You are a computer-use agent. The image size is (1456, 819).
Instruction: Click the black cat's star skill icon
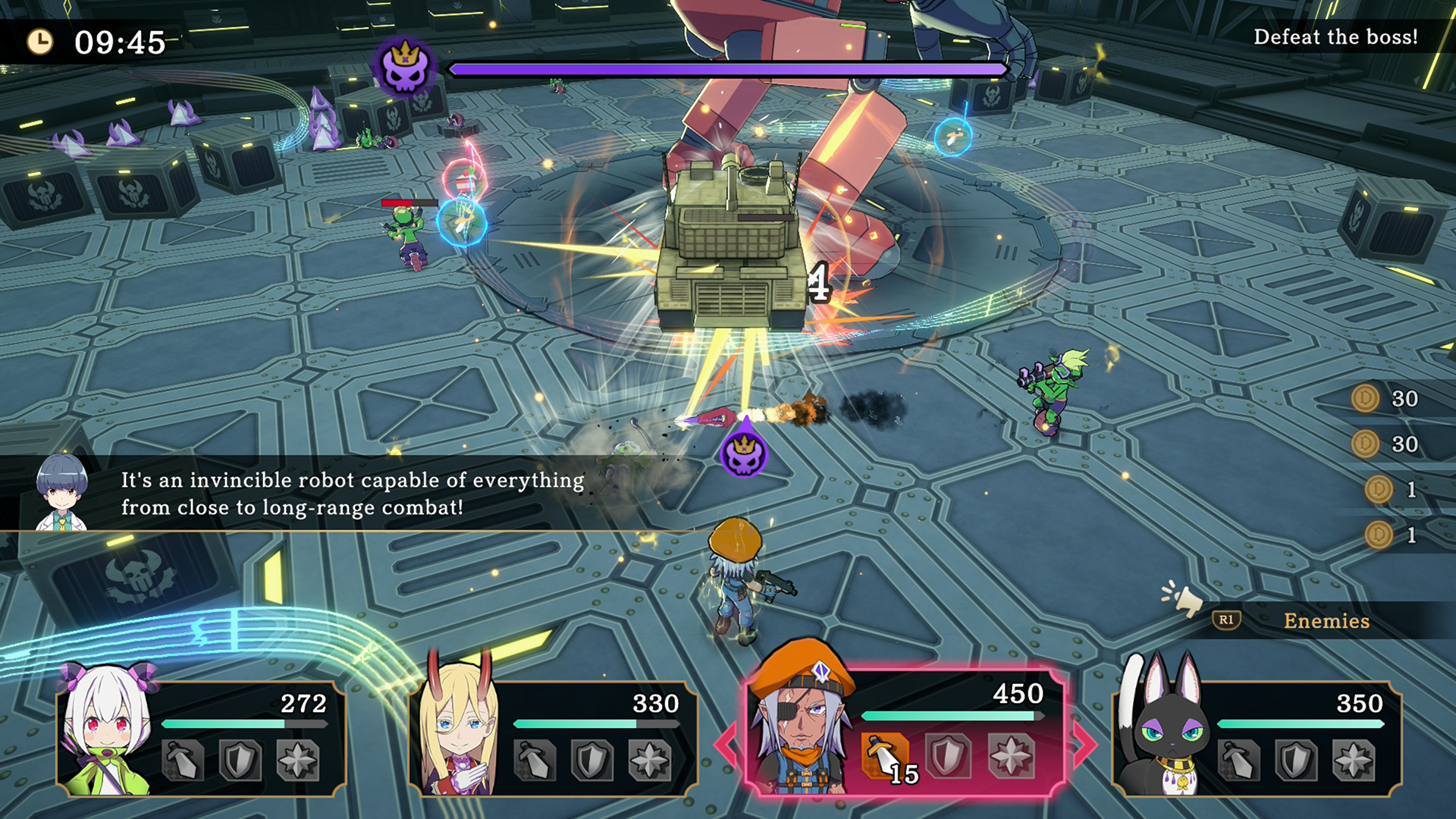[x=1354, y=760]
